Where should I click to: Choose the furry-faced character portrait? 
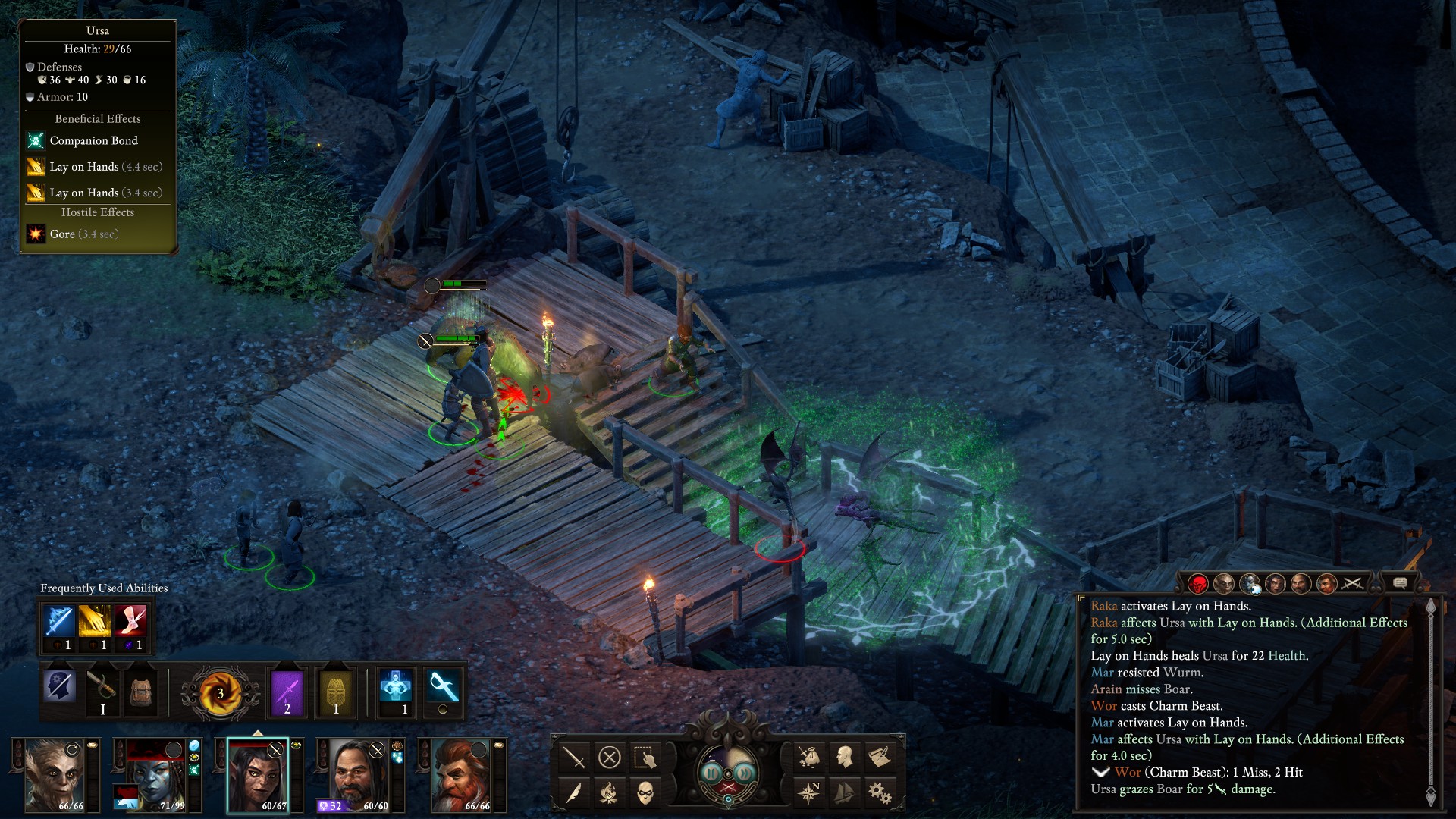click(55, 775)
